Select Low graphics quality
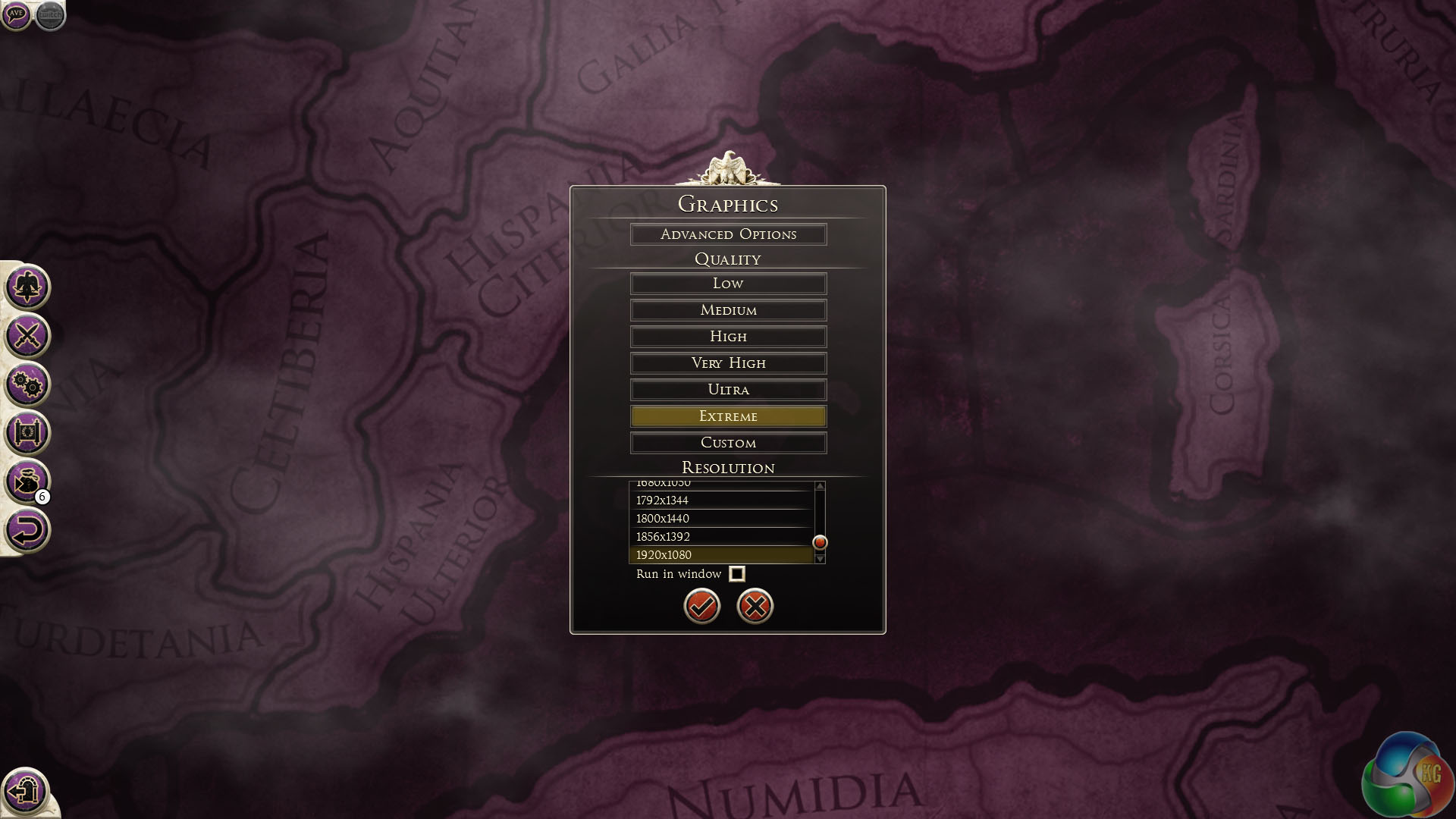Screen dimensions: 1456x819 pyautogui.click(x=728, y=284)
